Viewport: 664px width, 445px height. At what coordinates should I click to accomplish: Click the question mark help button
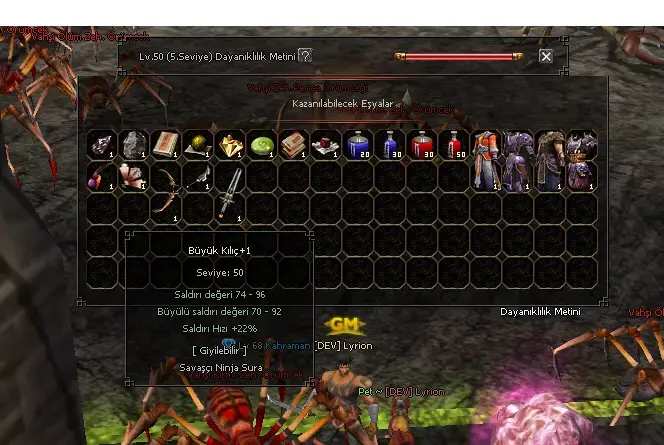[306, 56]
